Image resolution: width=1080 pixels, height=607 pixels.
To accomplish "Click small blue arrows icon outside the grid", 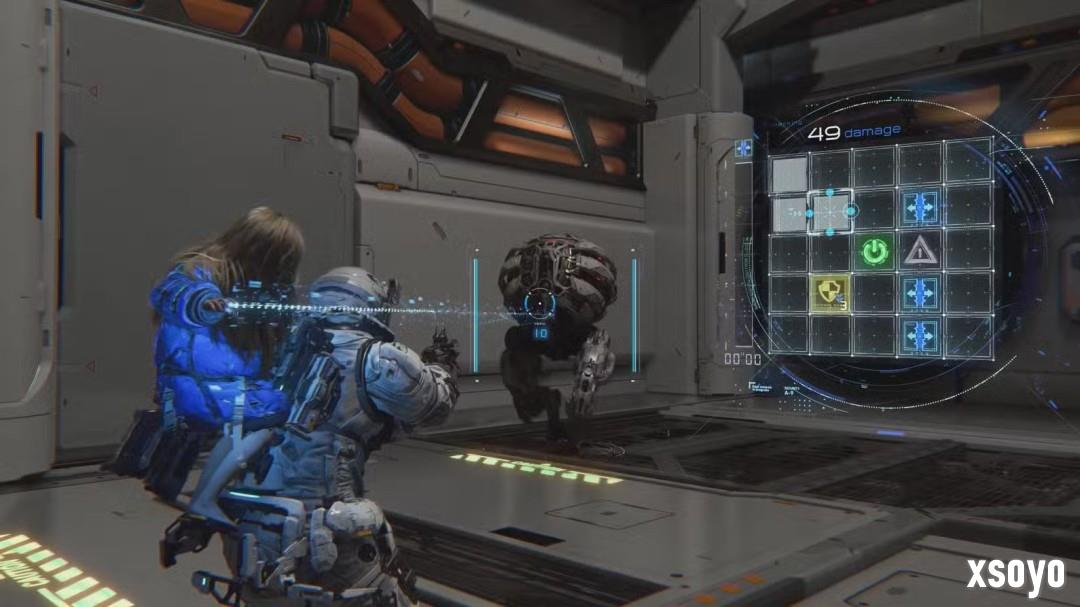I will (743, 148).
